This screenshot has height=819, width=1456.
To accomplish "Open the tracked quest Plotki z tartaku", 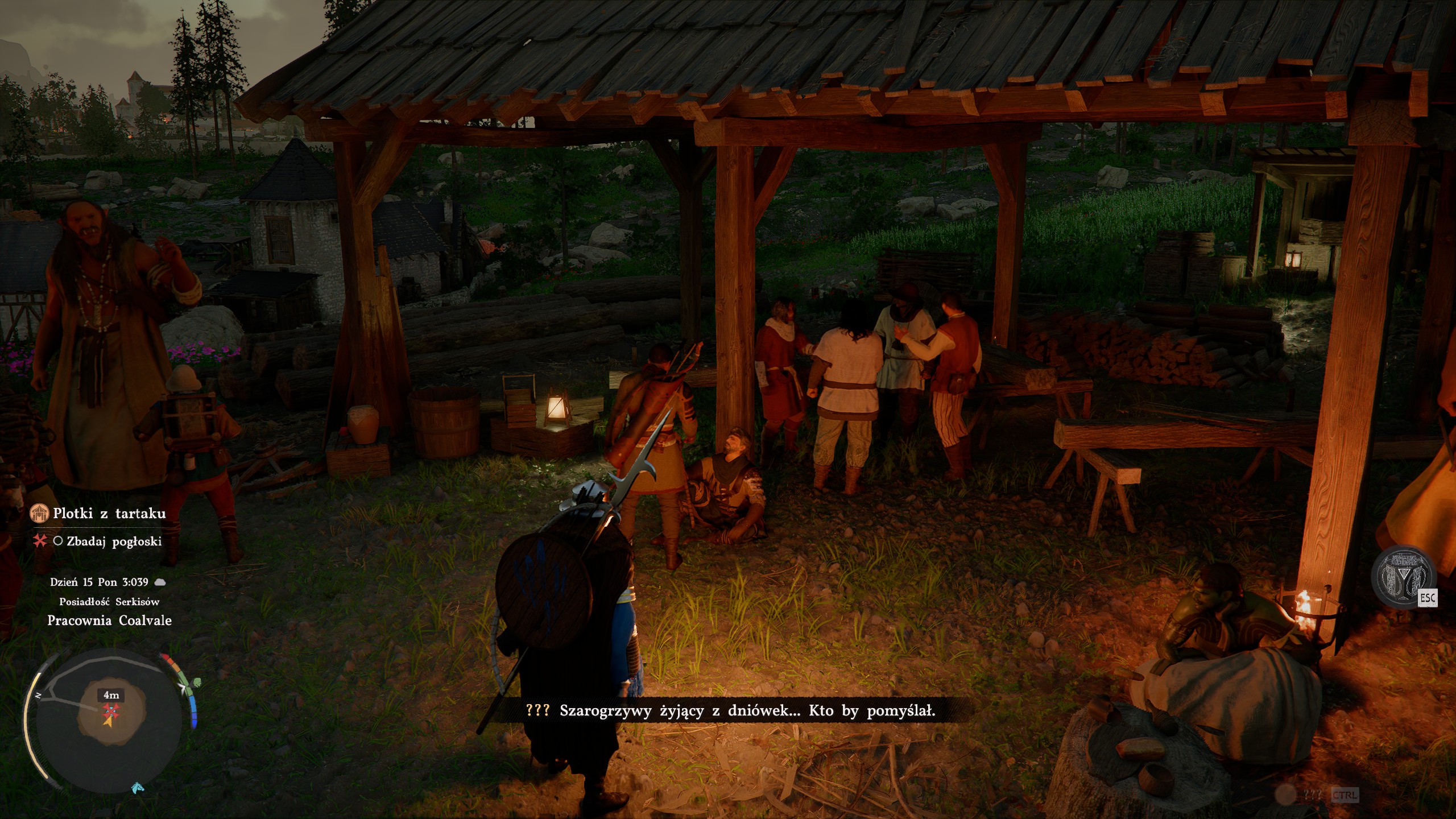I will coord(109,514).
